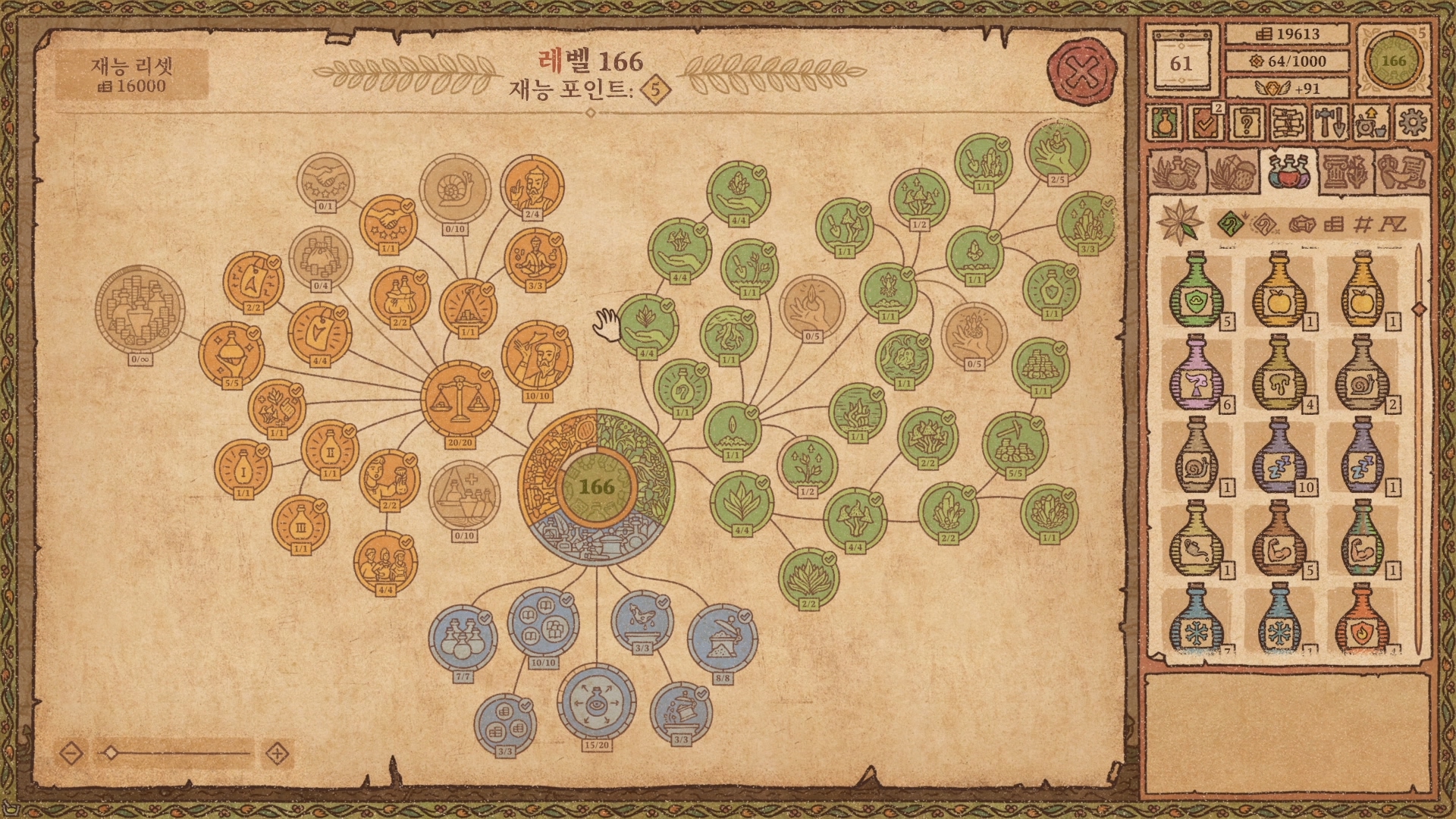Open the checkmark goals book
This screenshot has height=819, width=1456.
point(1204,122)
